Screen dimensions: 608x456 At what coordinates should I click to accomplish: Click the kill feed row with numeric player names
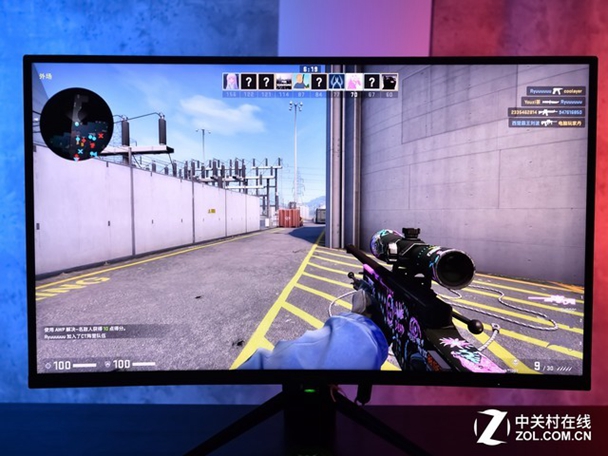[x=546, y=113]
